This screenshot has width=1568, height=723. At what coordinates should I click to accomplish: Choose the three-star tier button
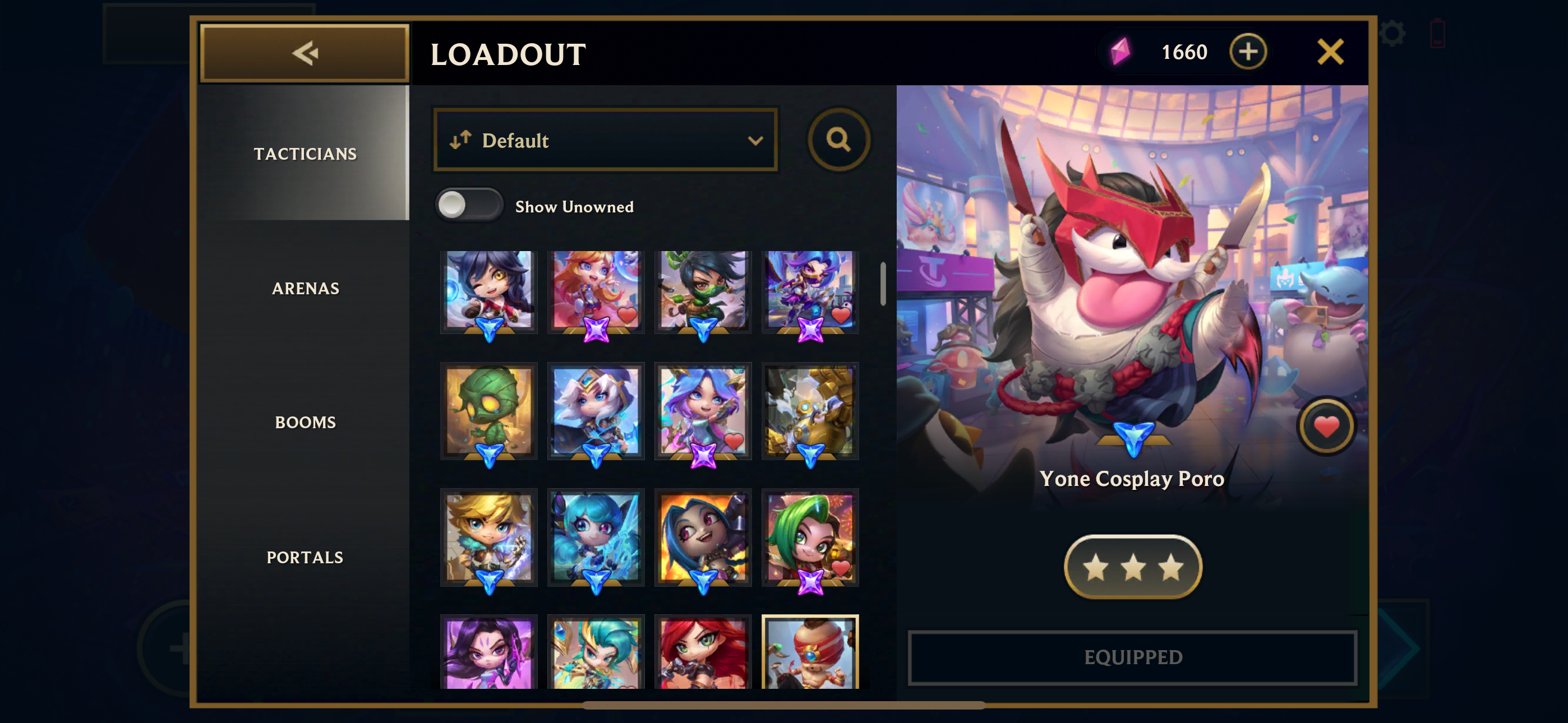(1133, 567)
